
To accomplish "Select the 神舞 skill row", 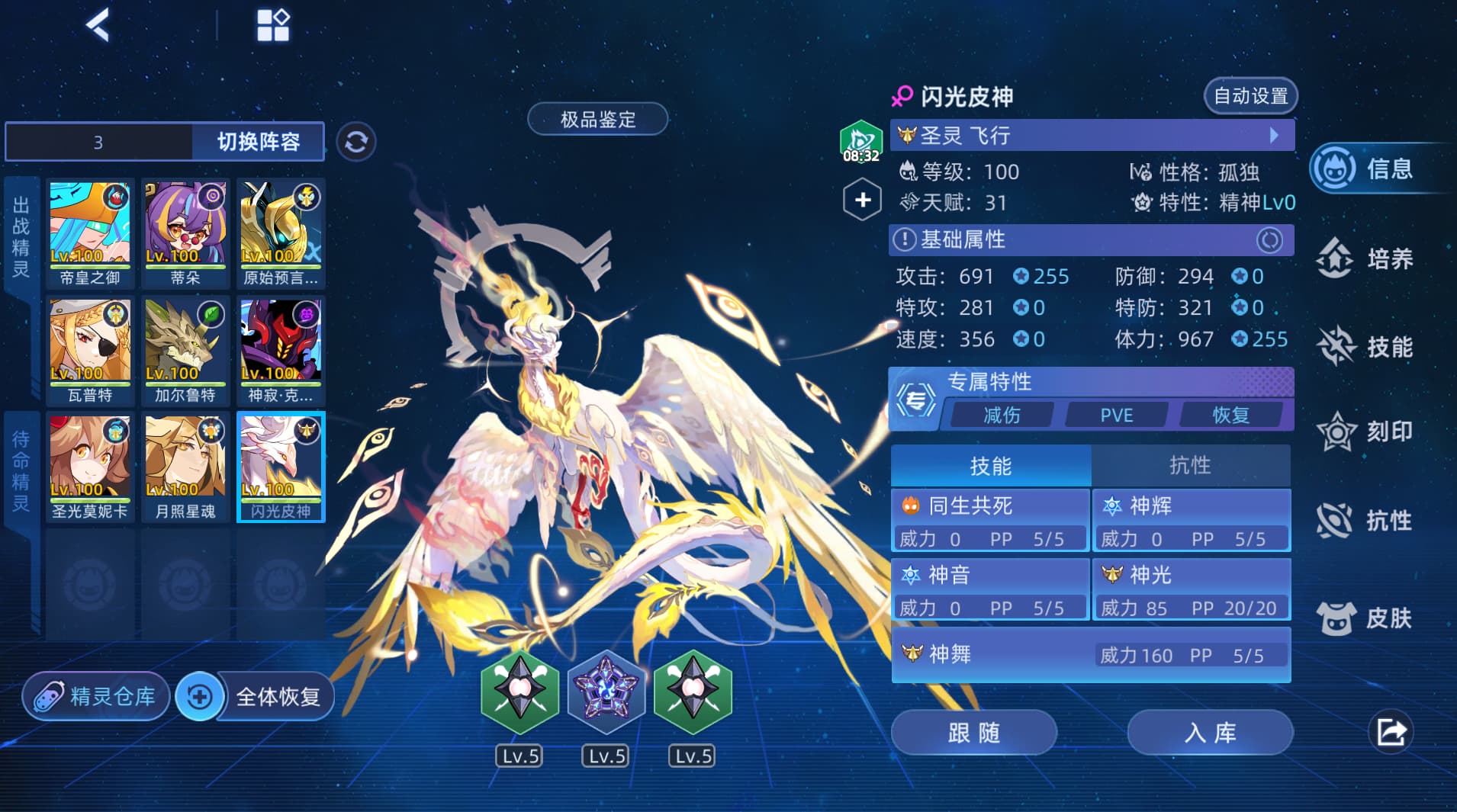I will point(1091,654).
